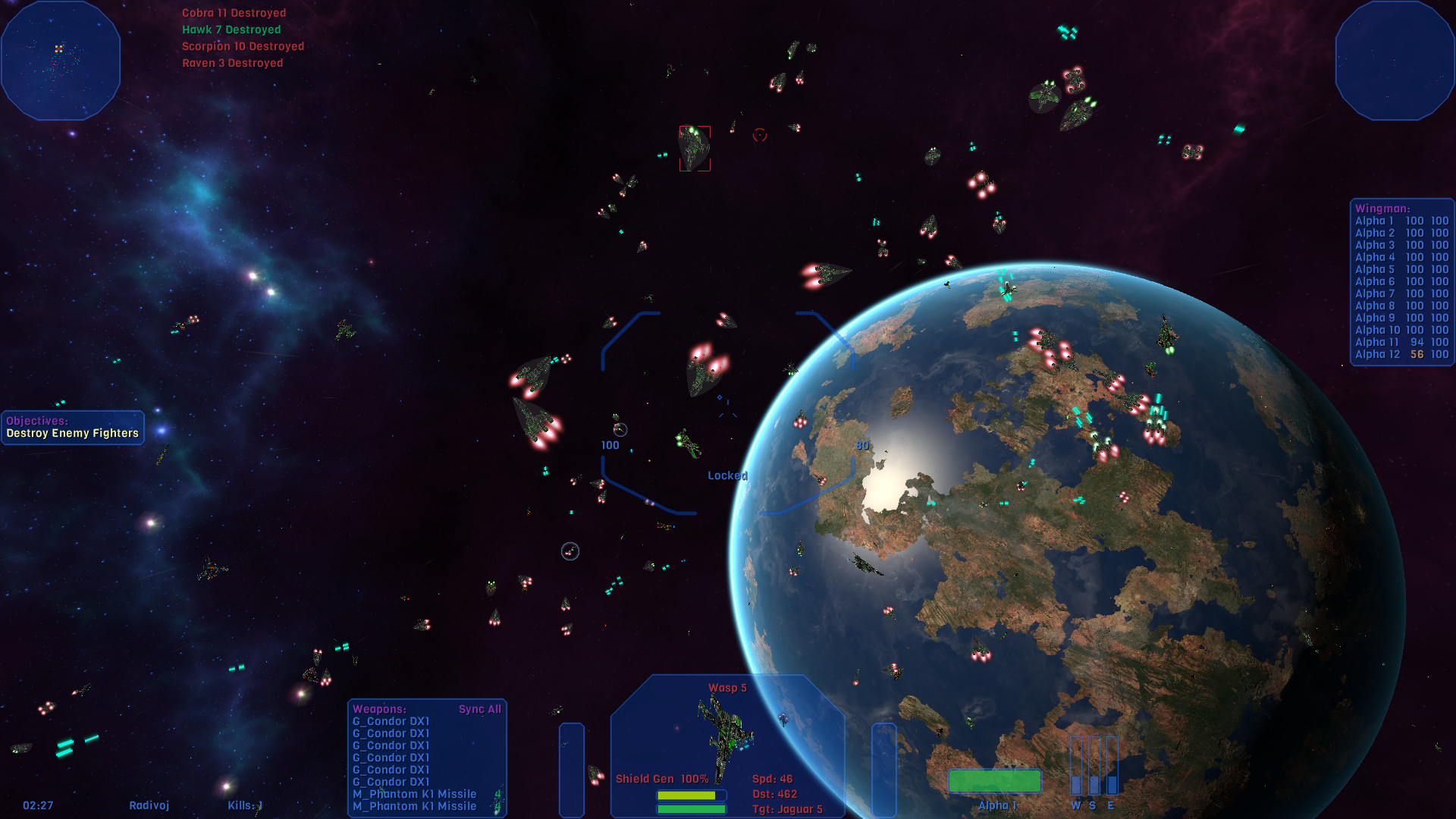Click the Locked targeting reticle
1456x819 pixels.
[x=726, y=475]
